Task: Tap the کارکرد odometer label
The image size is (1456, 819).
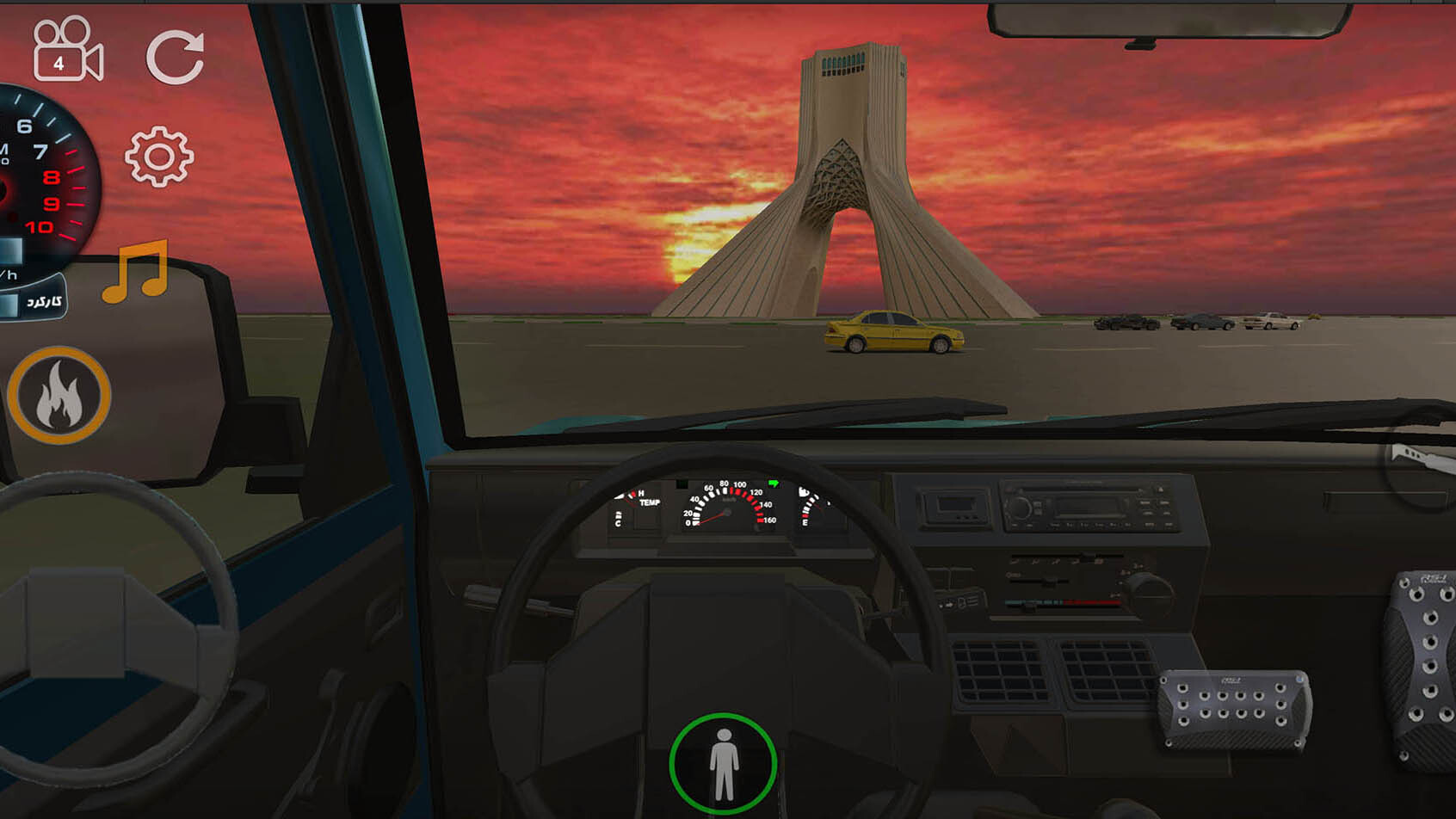Action: (x=43, y=301)
